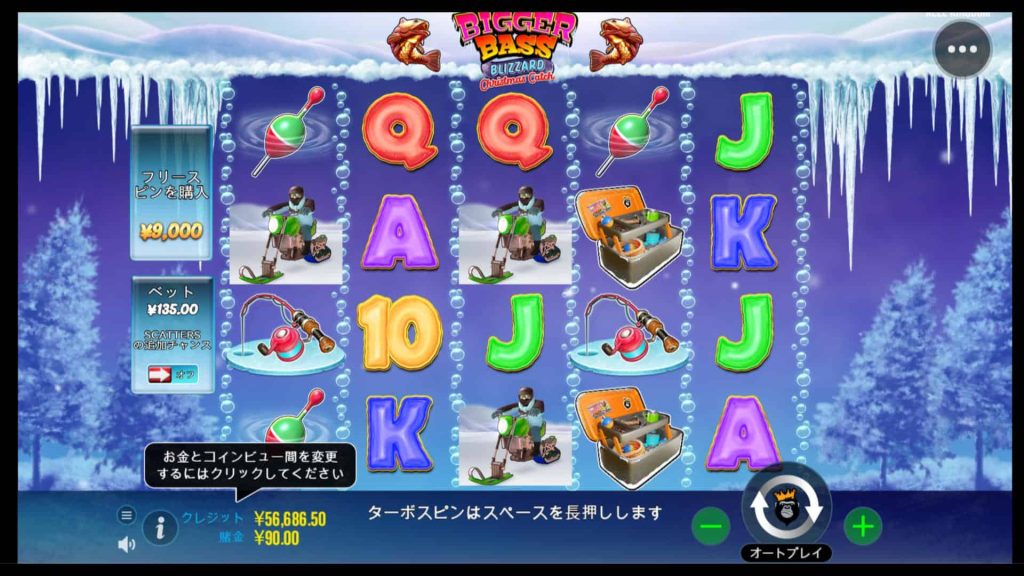Open the info paytable button
The image size is (1024, 576).
click(160, 527)
